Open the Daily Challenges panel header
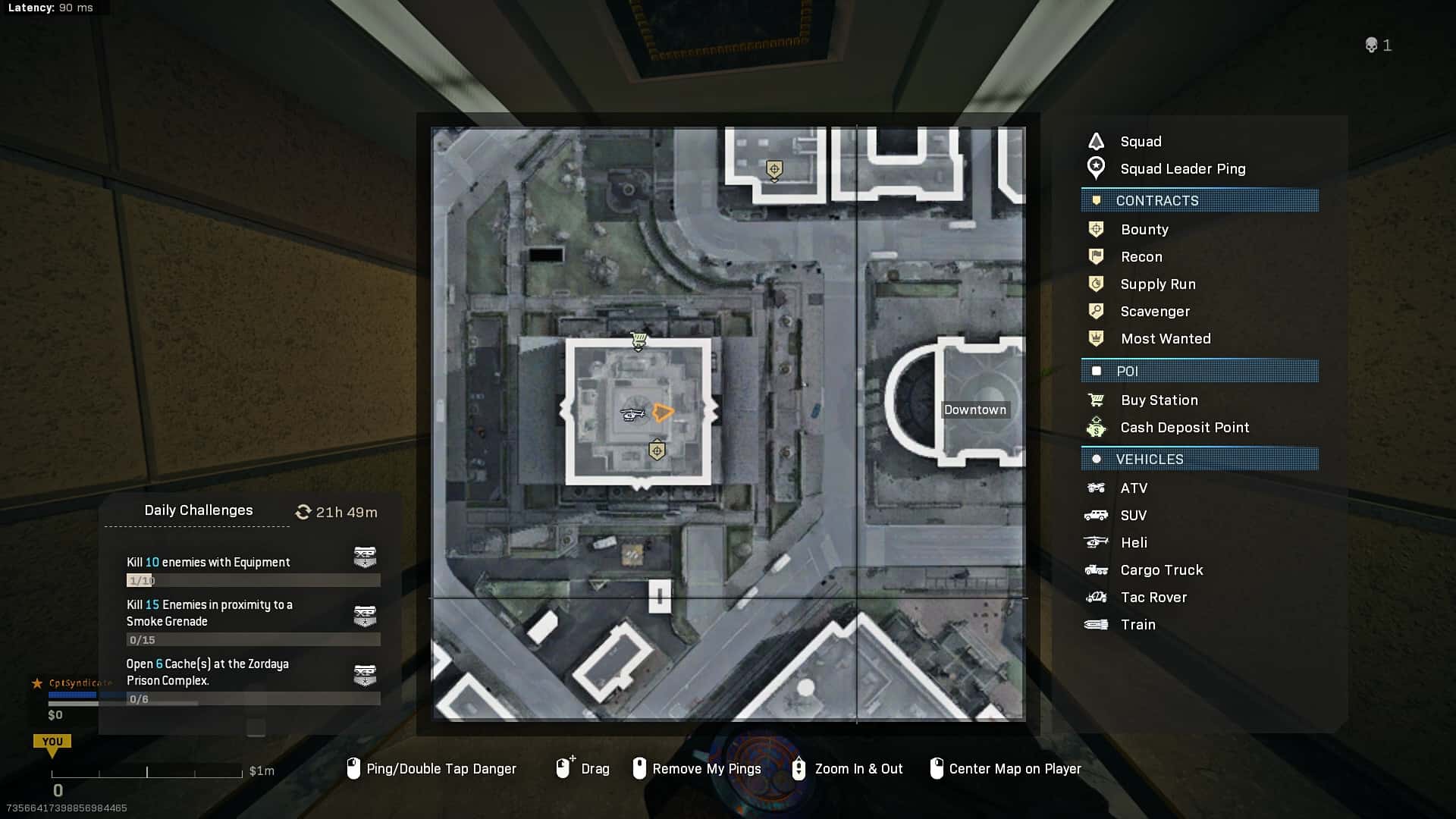1456x819 pixels. (x=199, y=510)
